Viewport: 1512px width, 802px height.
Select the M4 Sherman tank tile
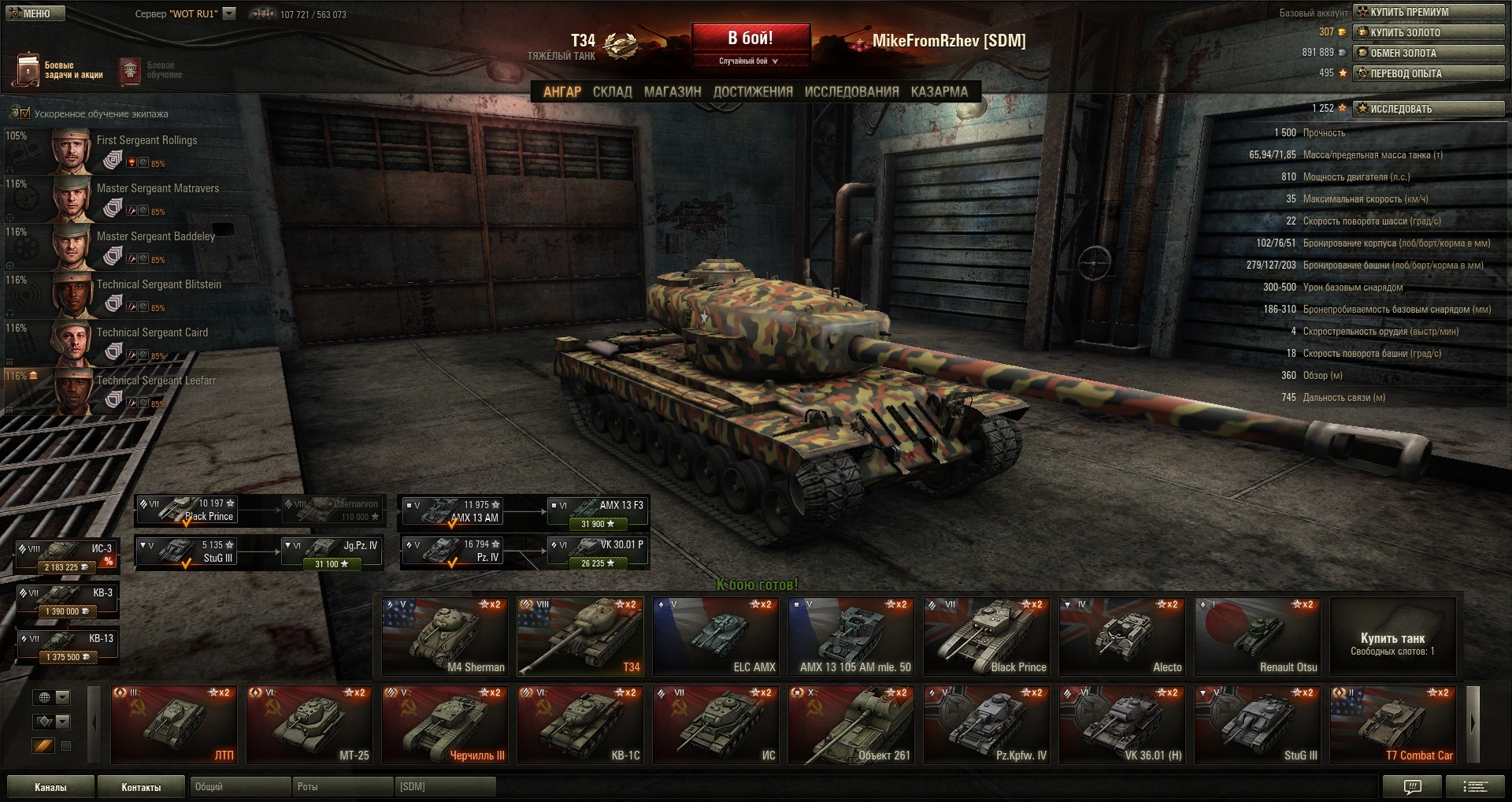446,637
